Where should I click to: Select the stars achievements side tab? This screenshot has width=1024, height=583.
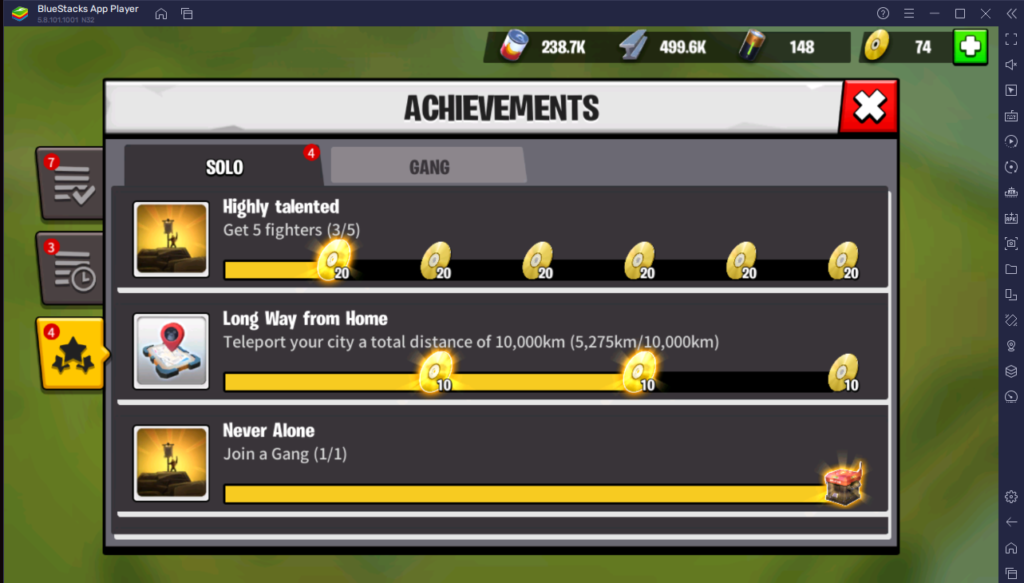coord(71,354)
